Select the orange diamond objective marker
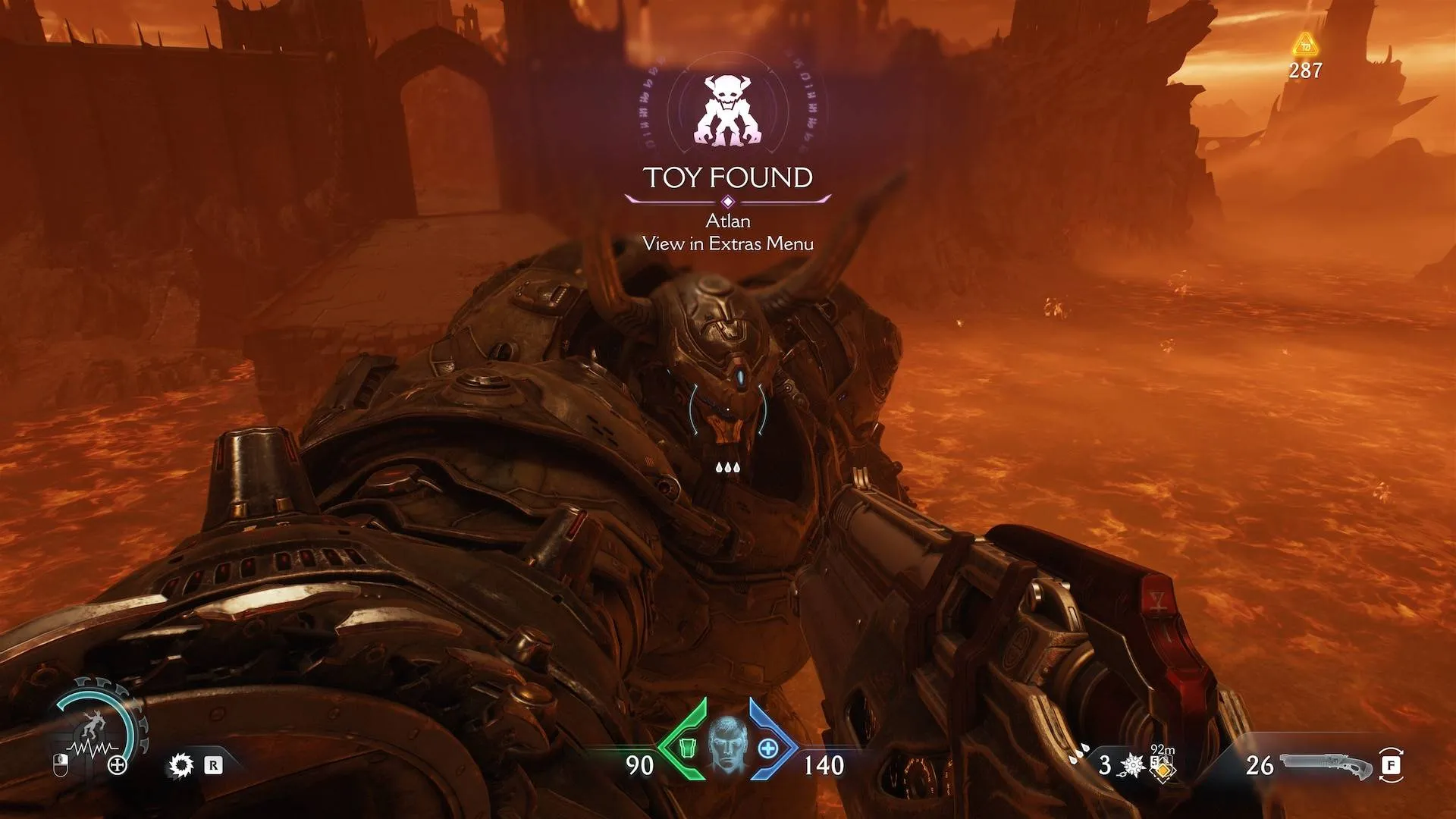 pos(1161,771)
